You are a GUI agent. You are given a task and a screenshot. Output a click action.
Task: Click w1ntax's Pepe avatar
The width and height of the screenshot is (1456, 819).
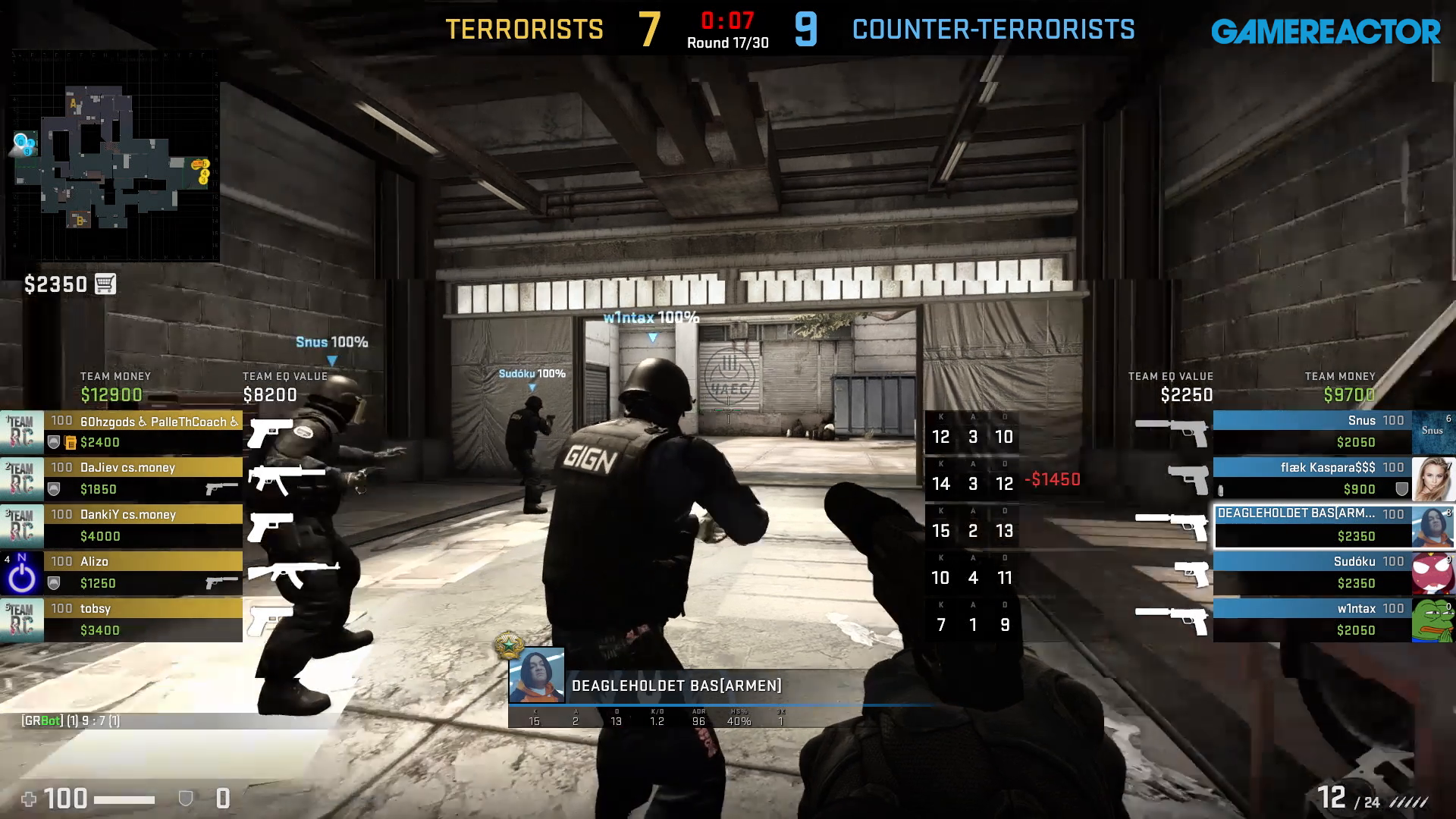[x=1434, y=619]
